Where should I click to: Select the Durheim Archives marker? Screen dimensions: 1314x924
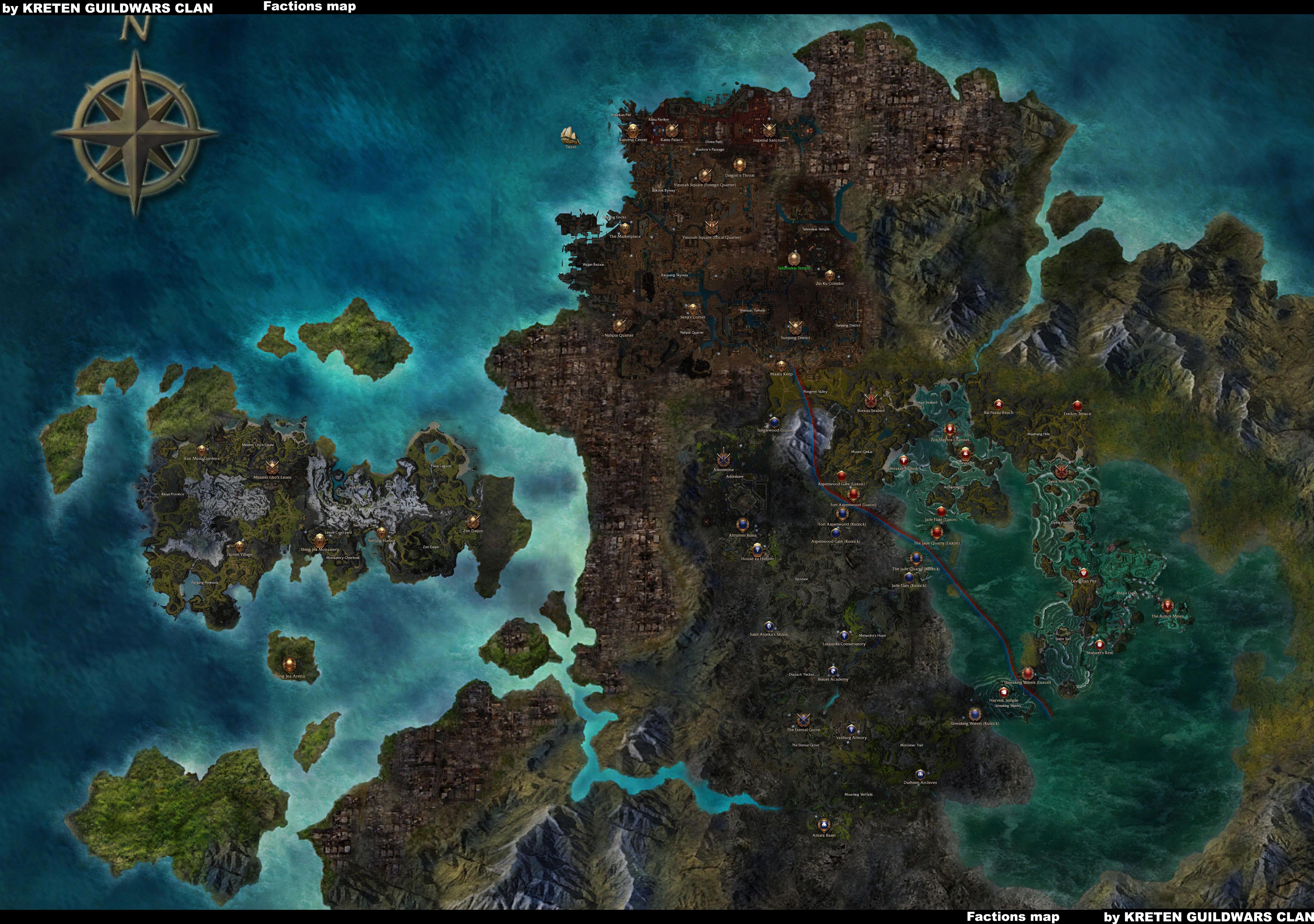click(x=920, y=774)
